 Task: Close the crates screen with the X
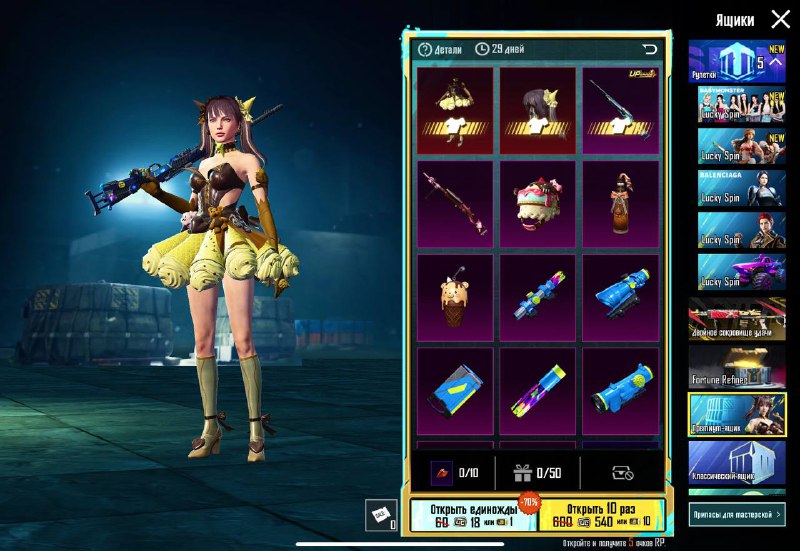[780, 19]
